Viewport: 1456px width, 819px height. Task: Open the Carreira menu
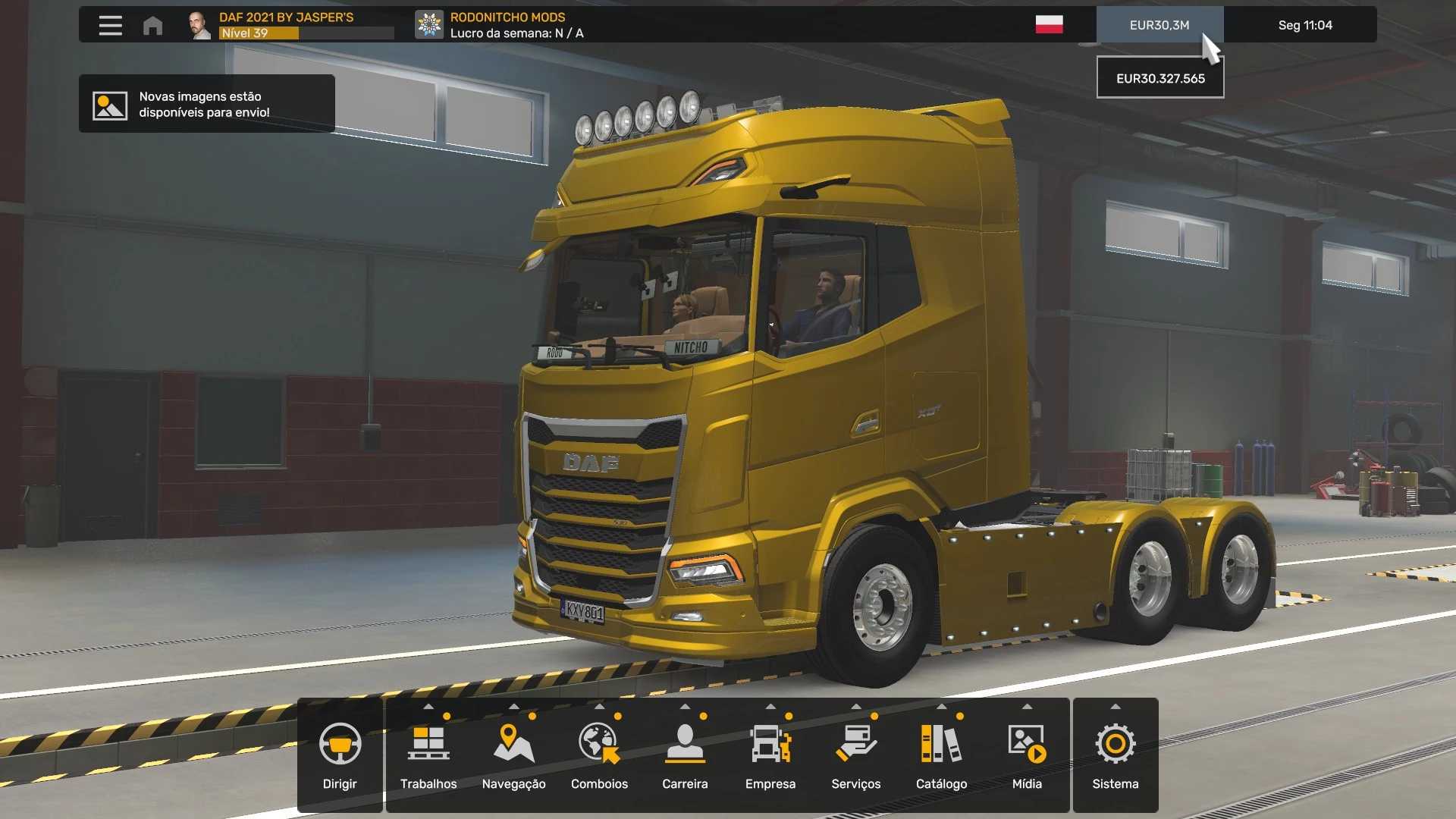pyautogui.click(x=685, y=755)
